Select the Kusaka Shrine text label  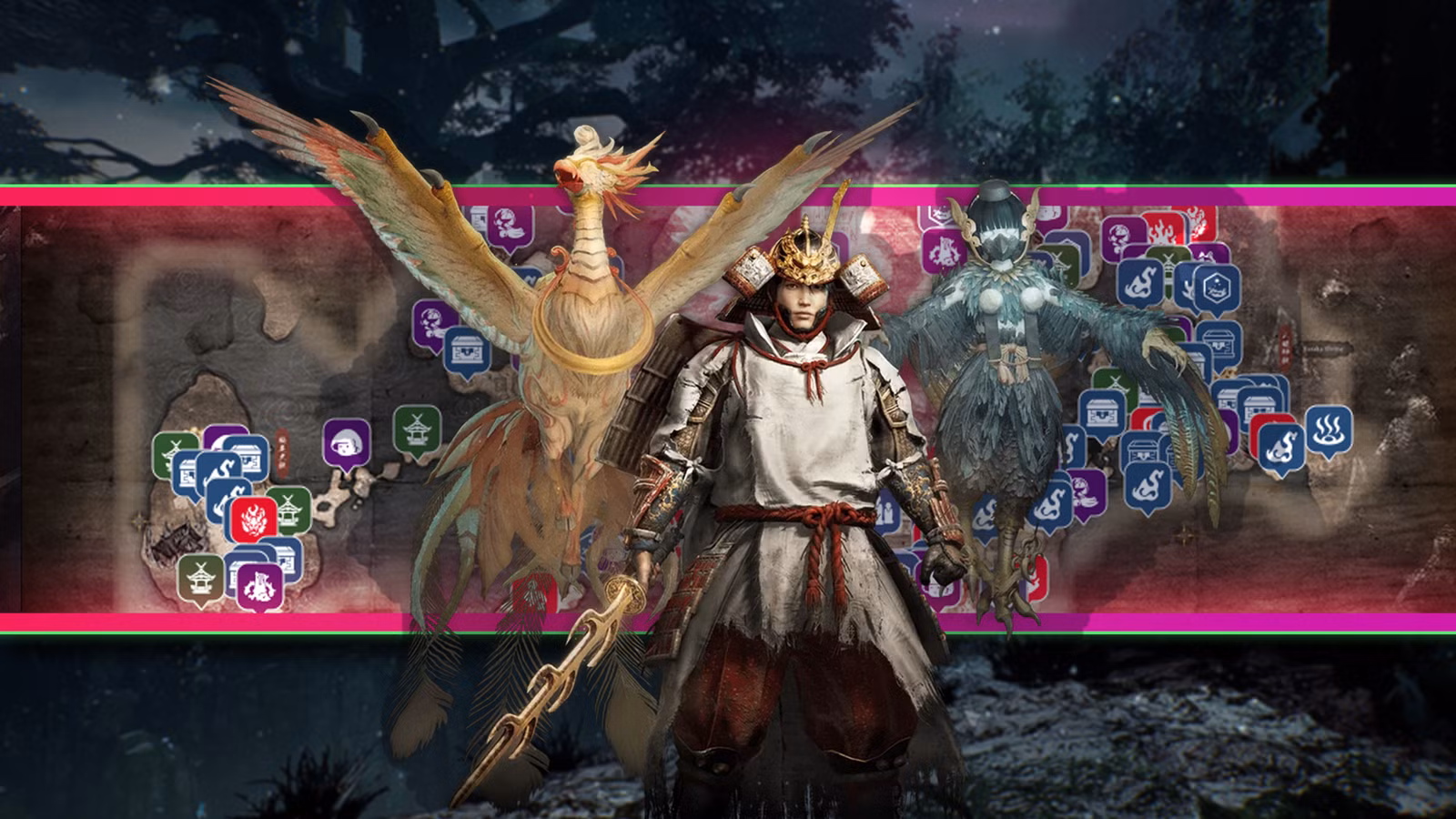[x=1325, y=348]
